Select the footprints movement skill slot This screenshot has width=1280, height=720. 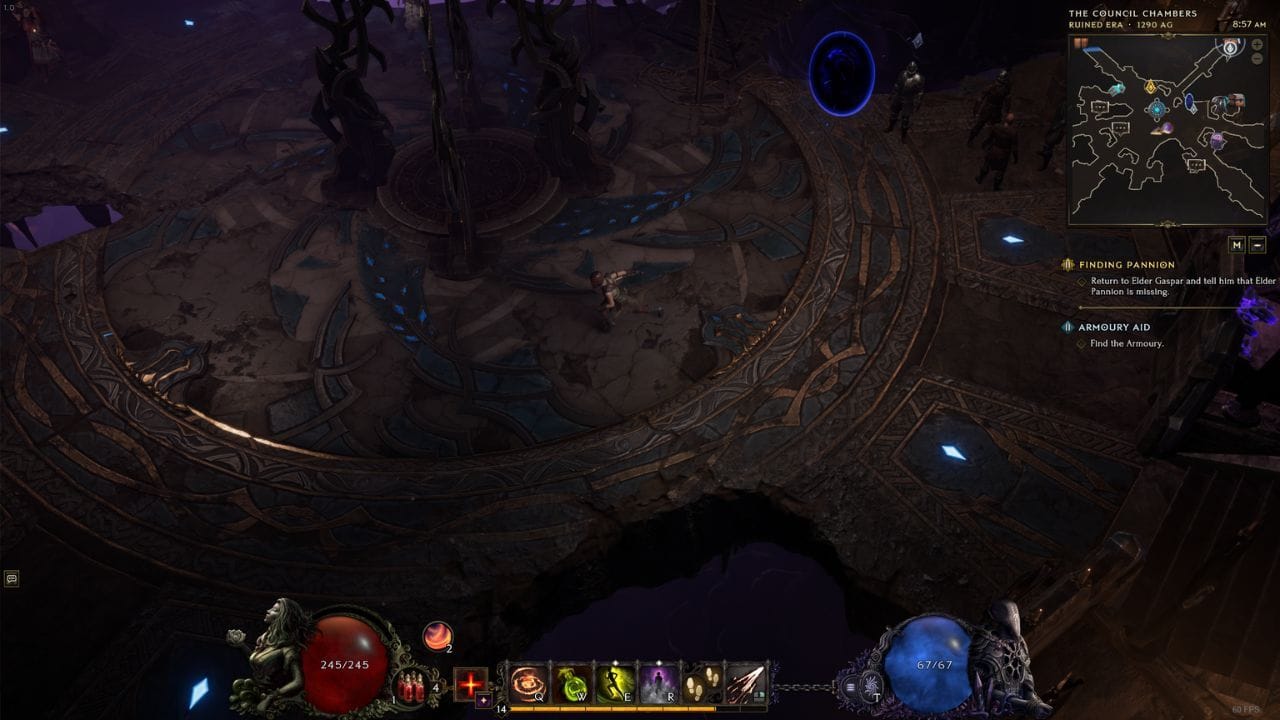[x=703, y=684]
